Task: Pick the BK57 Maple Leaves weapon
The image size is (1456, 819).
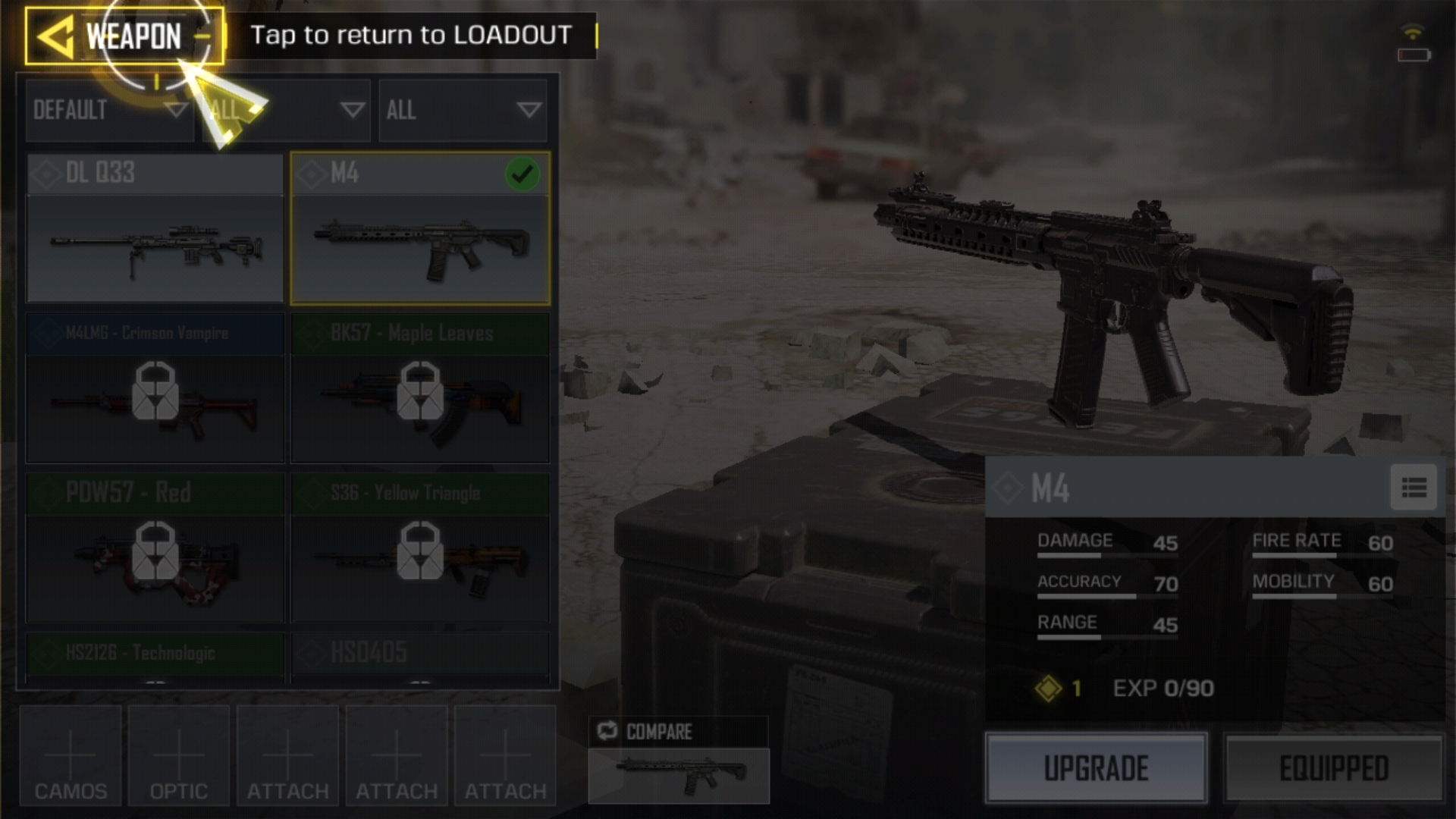Action: [x=420, y=388]
